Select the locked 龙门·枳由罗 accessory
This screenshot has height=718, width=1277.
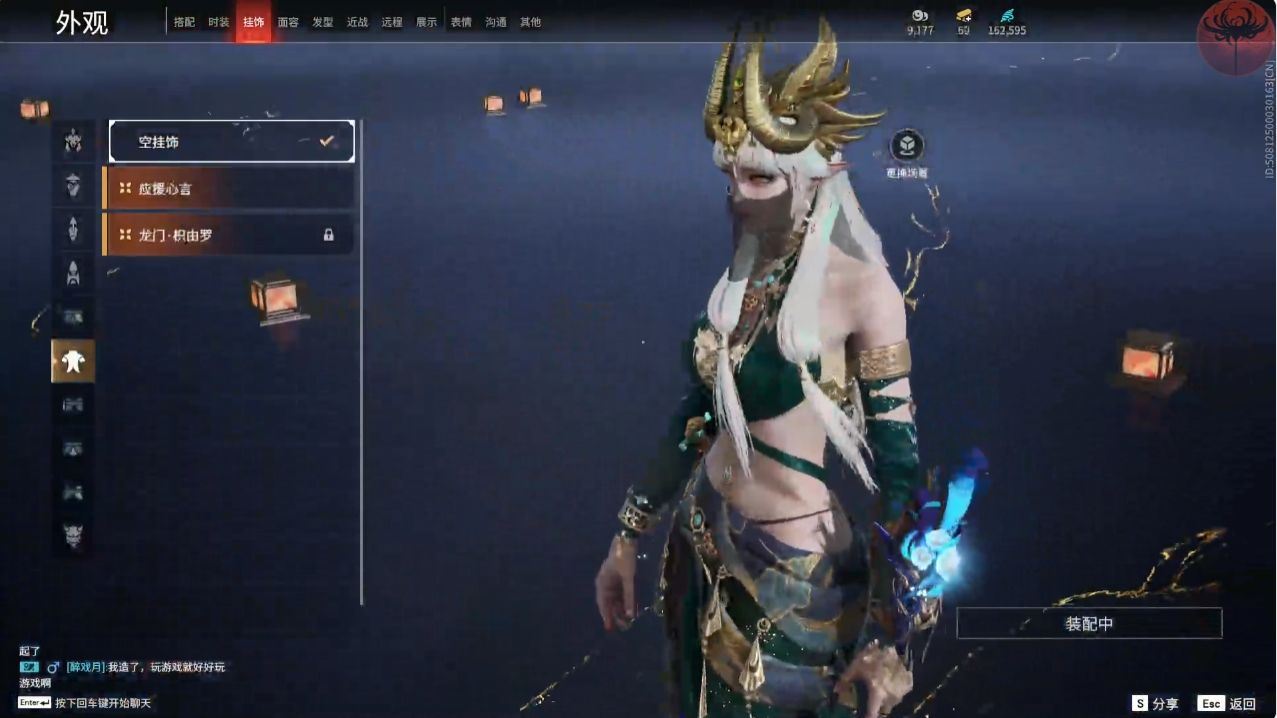[229, 235]
